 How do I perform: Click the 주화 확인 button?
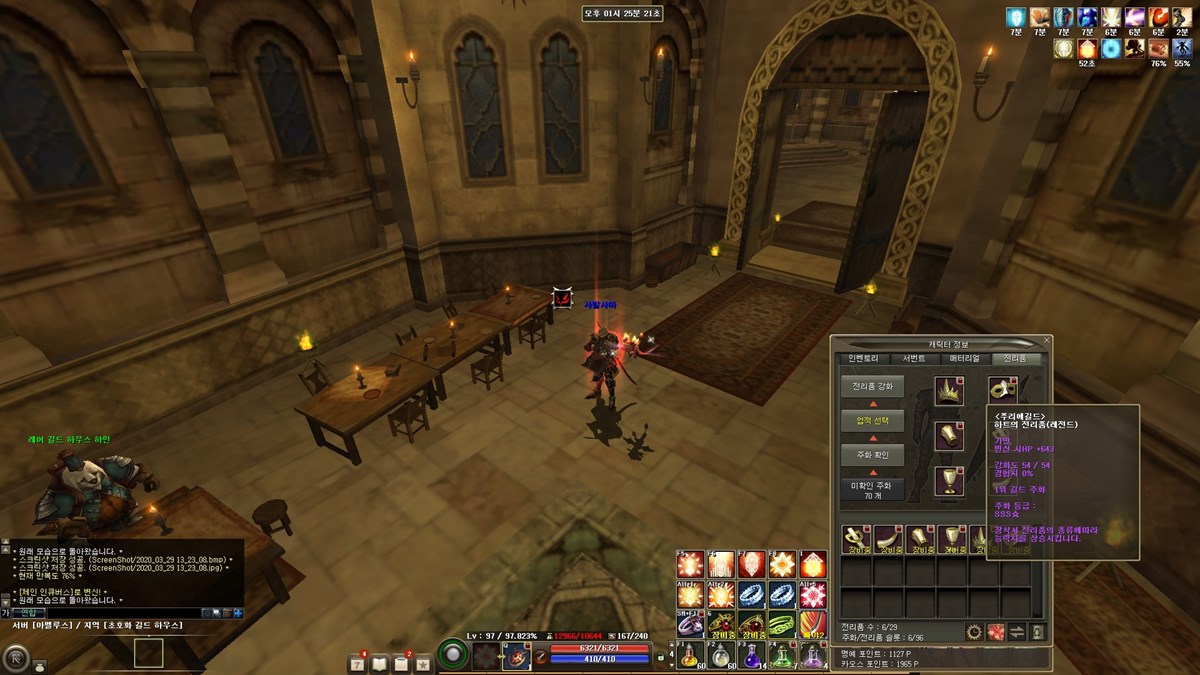coord(872,455)
